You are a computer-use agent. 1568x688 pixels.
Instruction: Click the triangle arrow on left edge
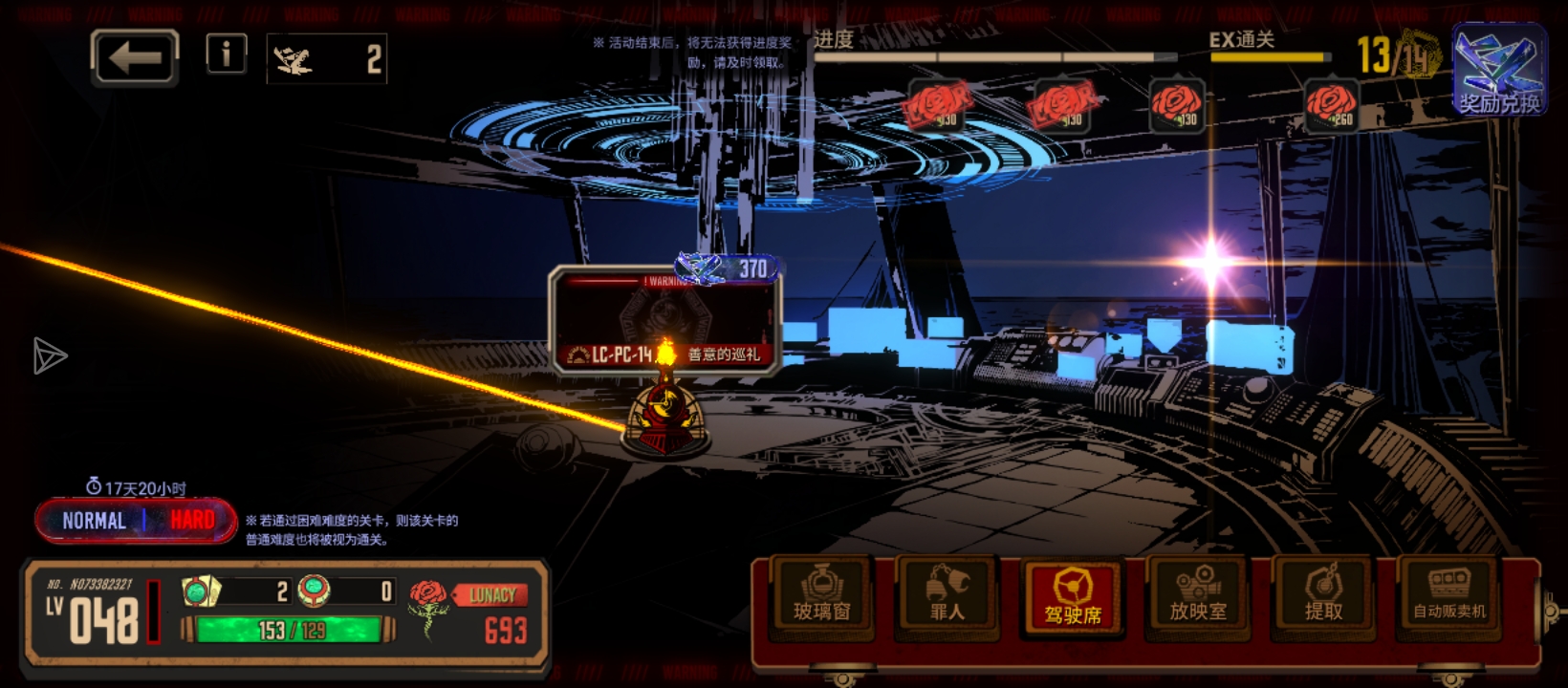pyautogui.click(x=49, y=356)
